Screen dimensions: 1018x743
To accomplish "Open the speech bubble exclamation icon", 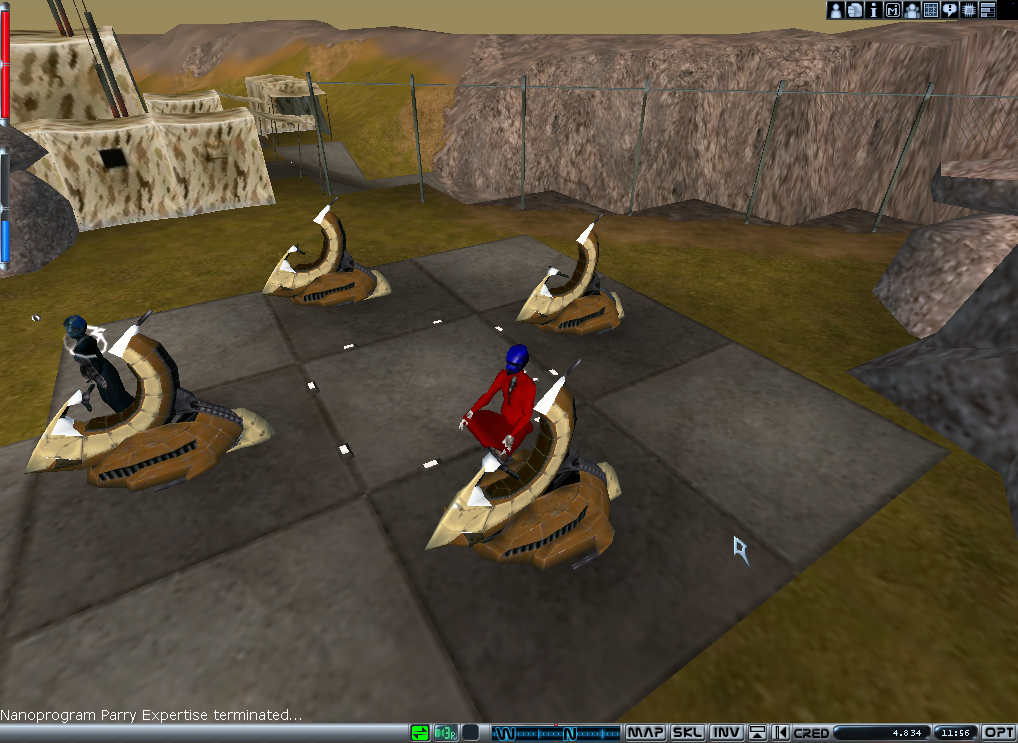I will click(950, 10).
